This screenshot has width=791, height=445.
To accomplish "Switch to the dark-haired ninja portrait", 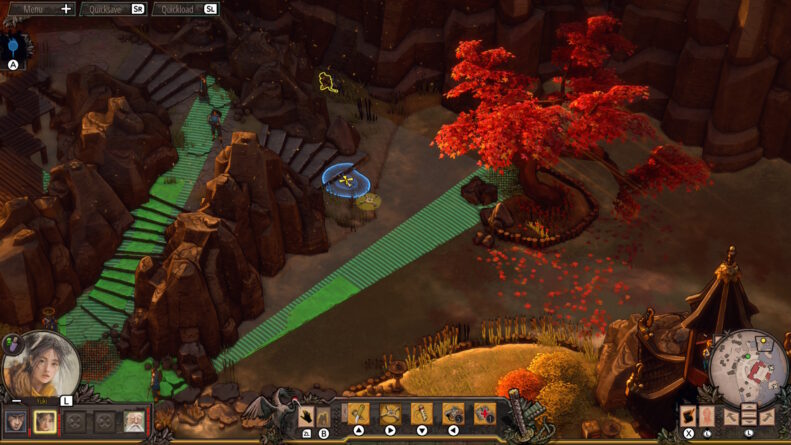I will coord(16,422).
